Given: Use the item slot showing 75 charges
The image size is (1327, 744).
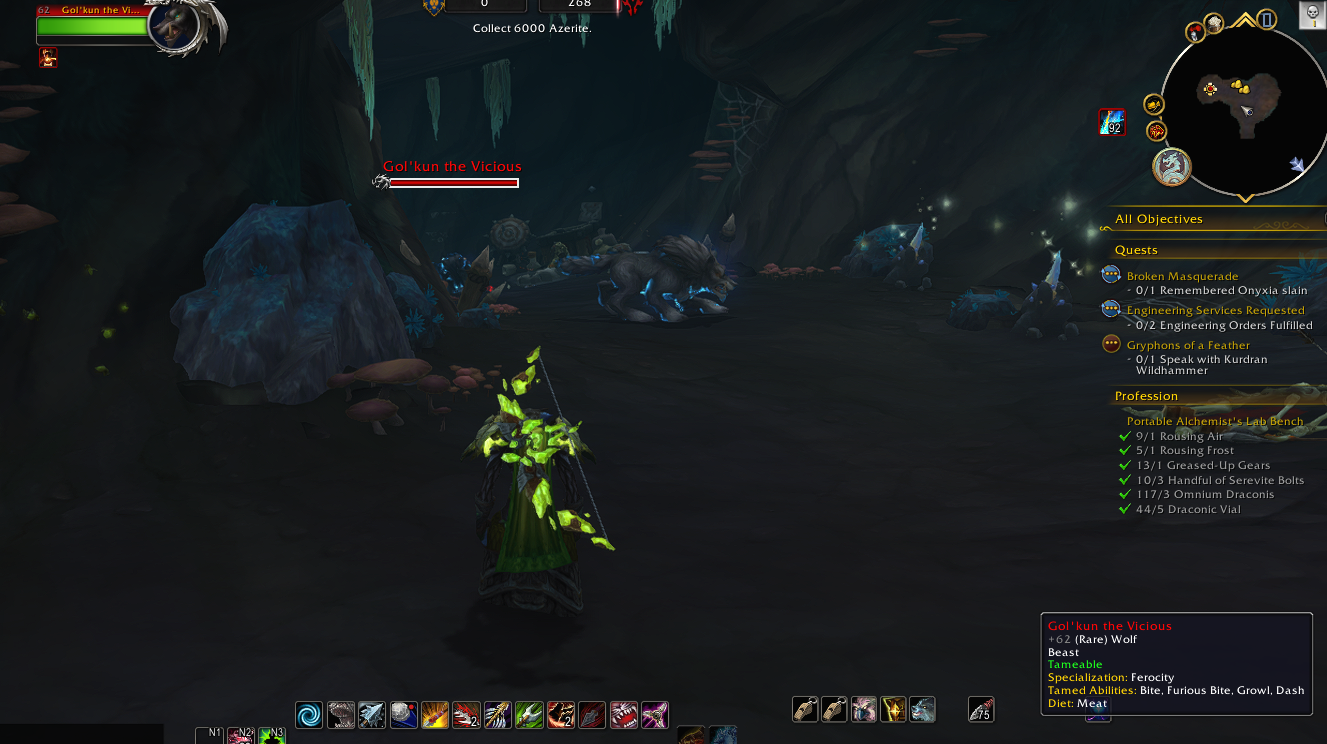Looking at the screenshot, I should pos(981,710).
